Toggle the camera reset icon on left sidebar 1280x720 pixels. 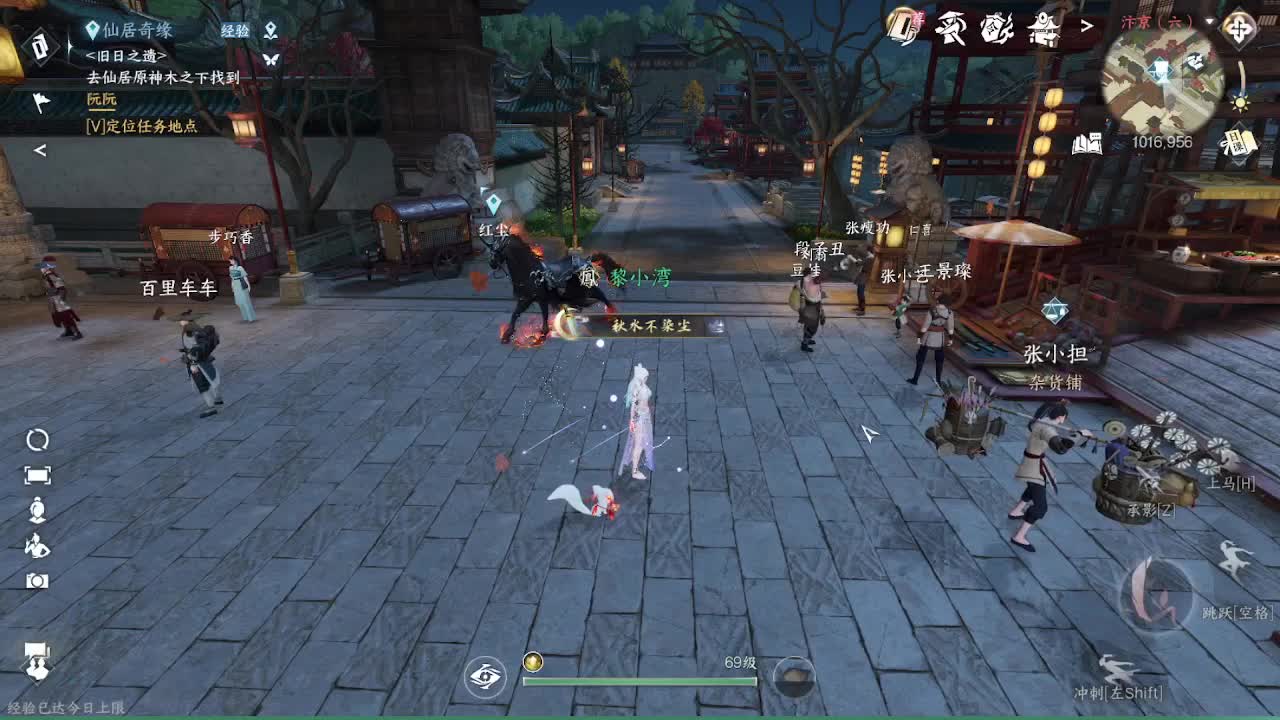click(x=37, y=439)
